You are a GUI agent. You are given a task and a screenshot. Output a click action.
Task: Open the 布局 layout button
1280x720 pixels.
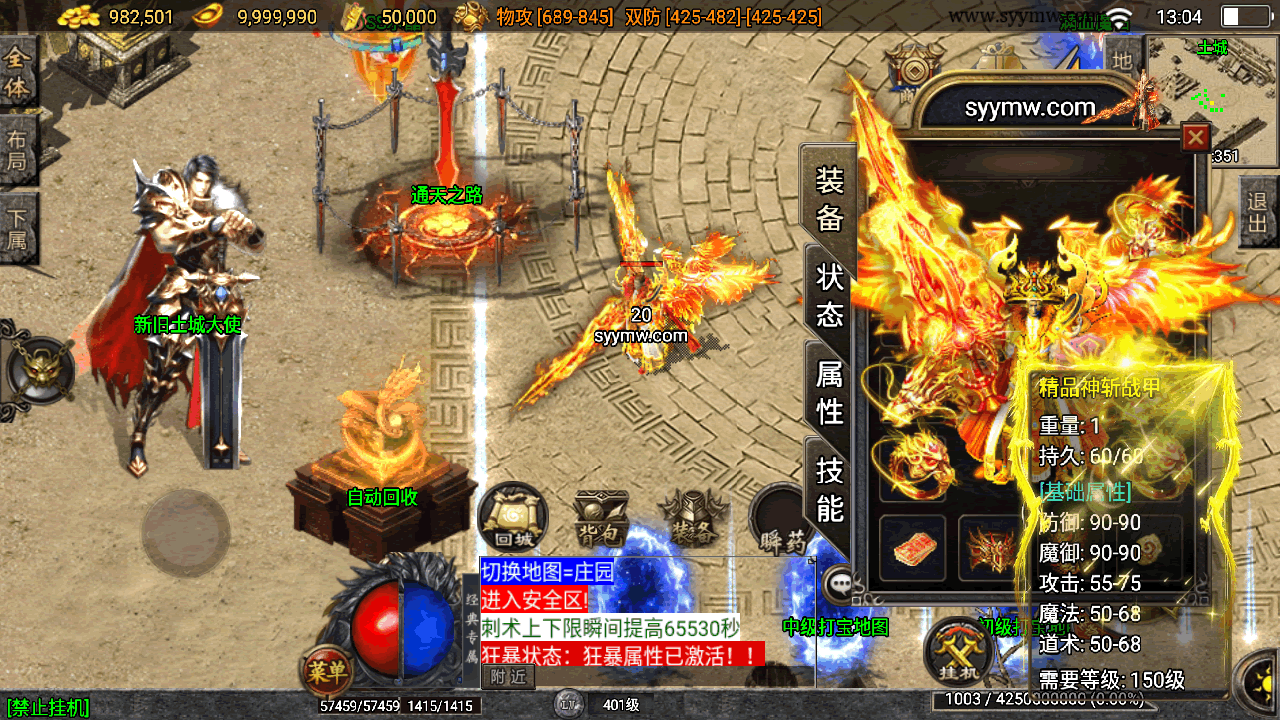tap(17, 150)
